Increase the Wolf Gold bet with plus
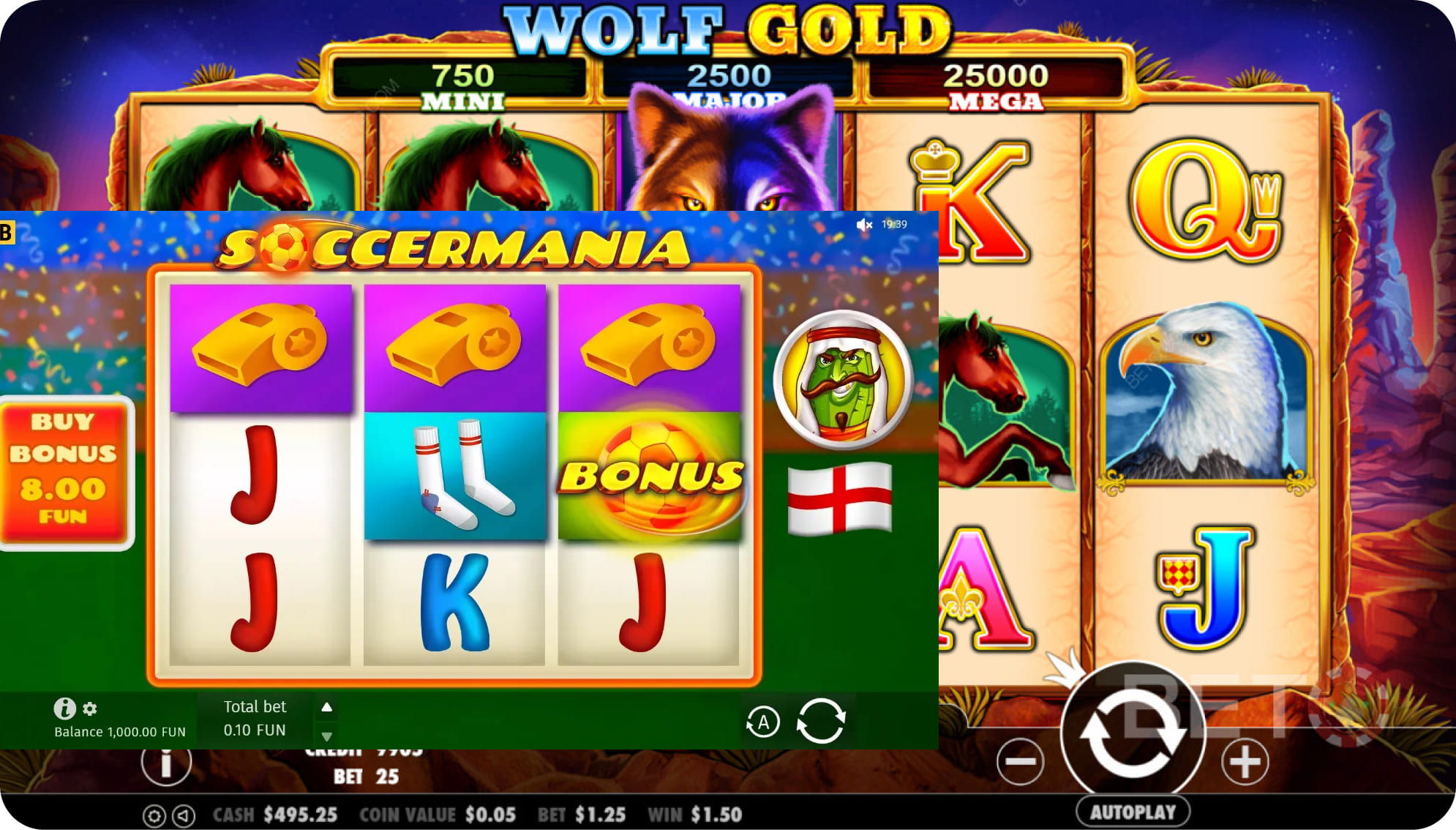The width and height of the screenshot is (1456, 830). click(x=1245, y=762)
